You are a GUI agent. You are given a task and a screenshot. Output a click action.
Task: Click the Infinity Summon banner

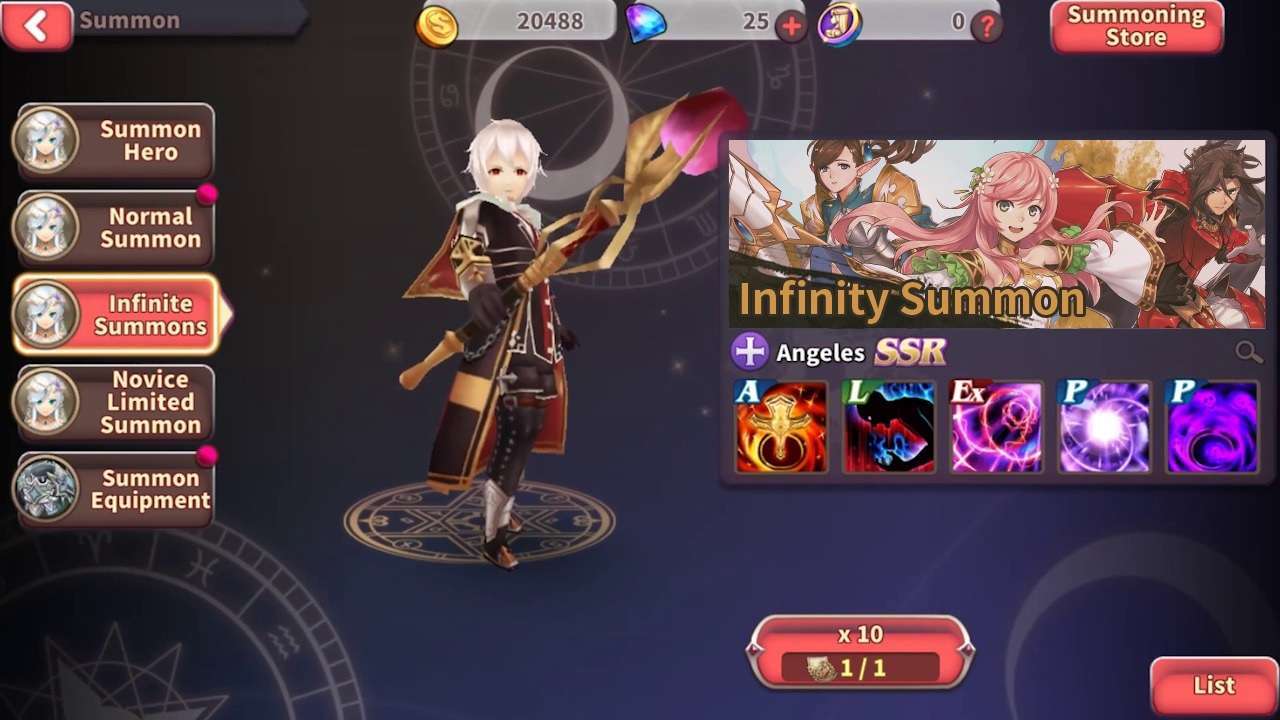[996, 234]
